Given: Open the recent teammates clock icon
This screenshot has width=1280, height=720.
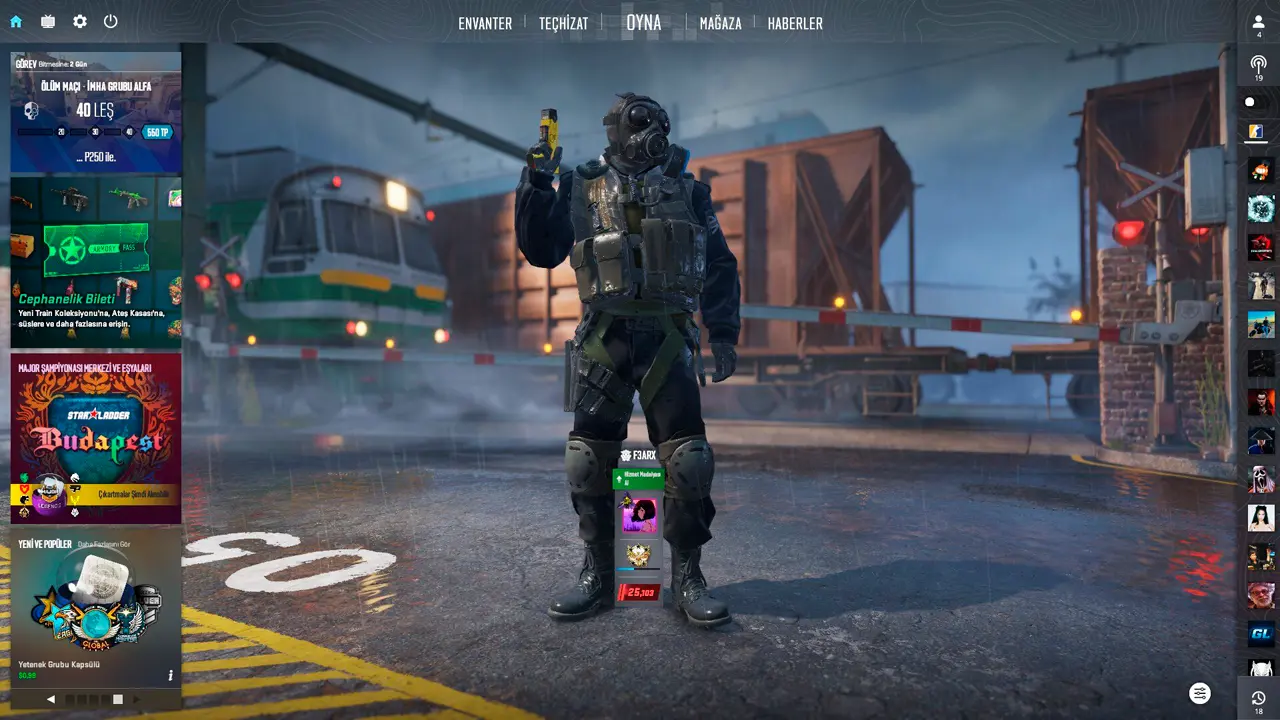Looking at the screenshot, I should [1259, 698].
